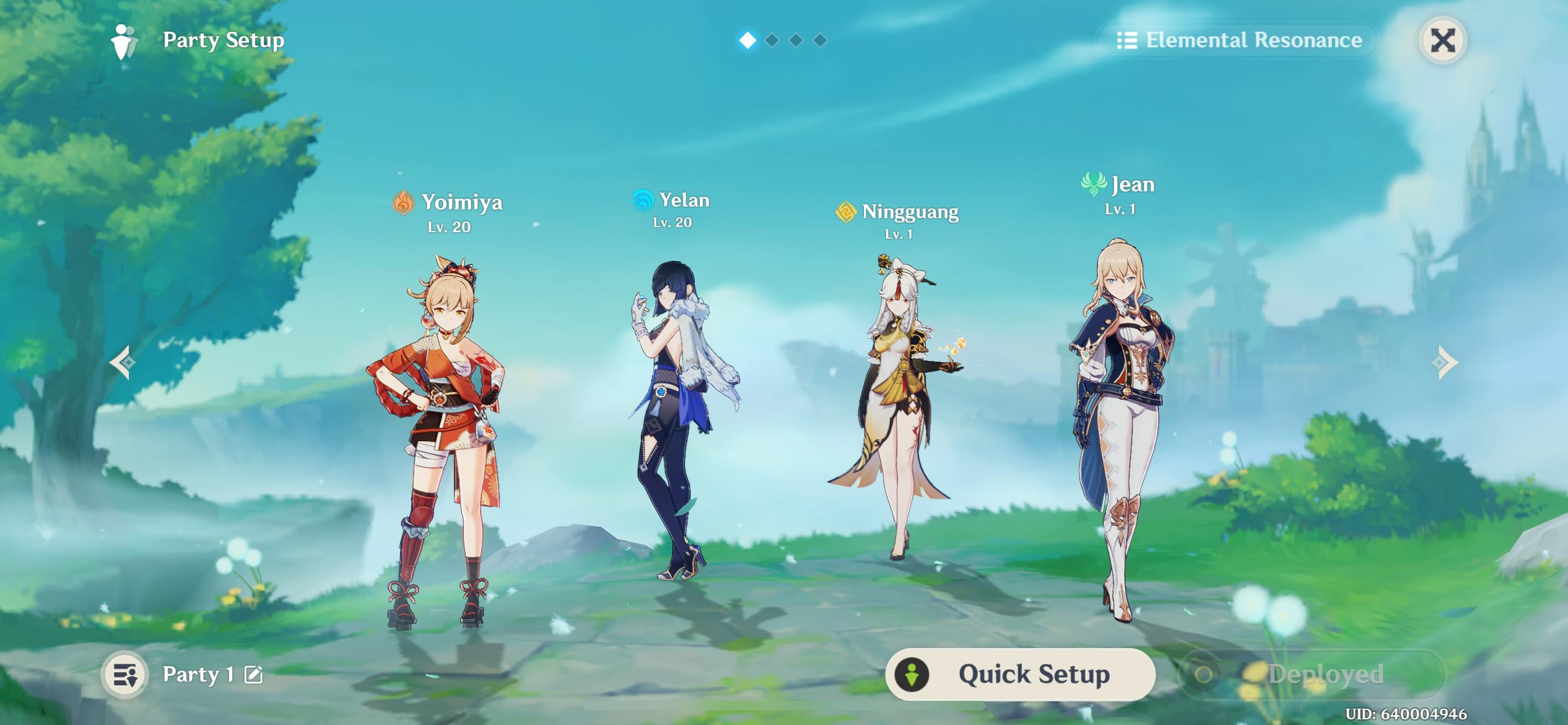The height and width of the screenshot is (725, 1568).
Task: Switch to the third party page dot
Action: tap(796, 41)
